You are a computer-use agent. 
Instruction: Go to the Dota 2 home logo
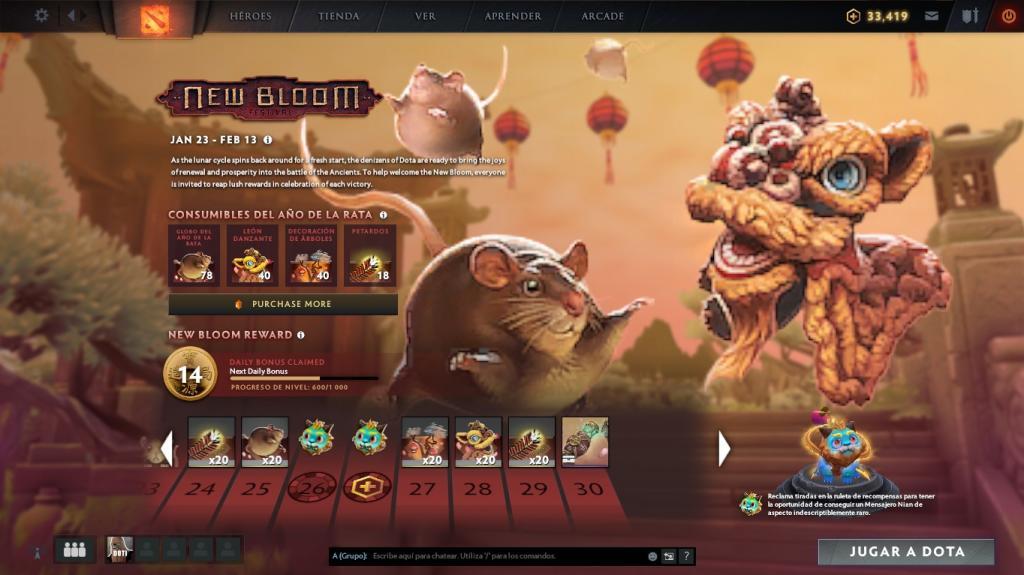coord(154,18)
